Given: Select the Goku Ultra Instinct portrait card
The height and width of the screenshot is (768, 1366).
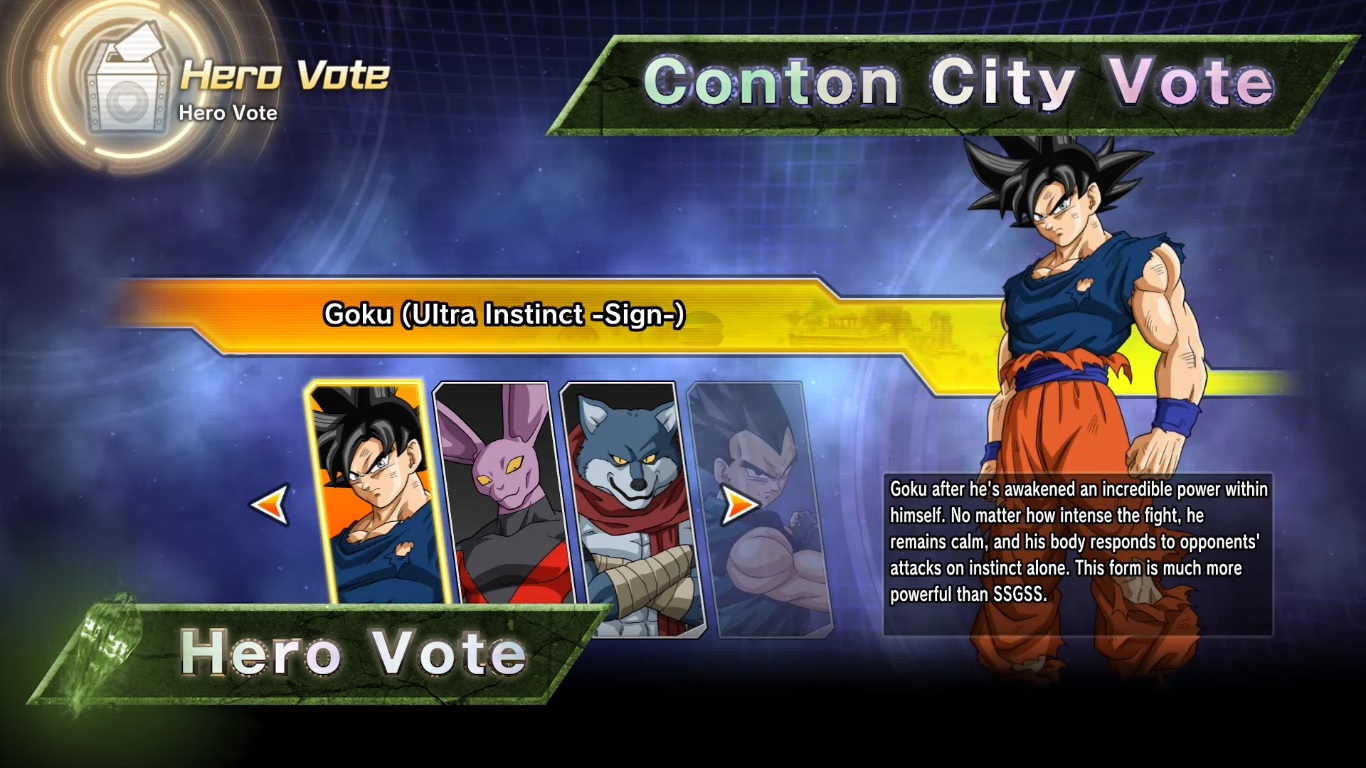Looking at the screenshot, I should coord(375,493).
